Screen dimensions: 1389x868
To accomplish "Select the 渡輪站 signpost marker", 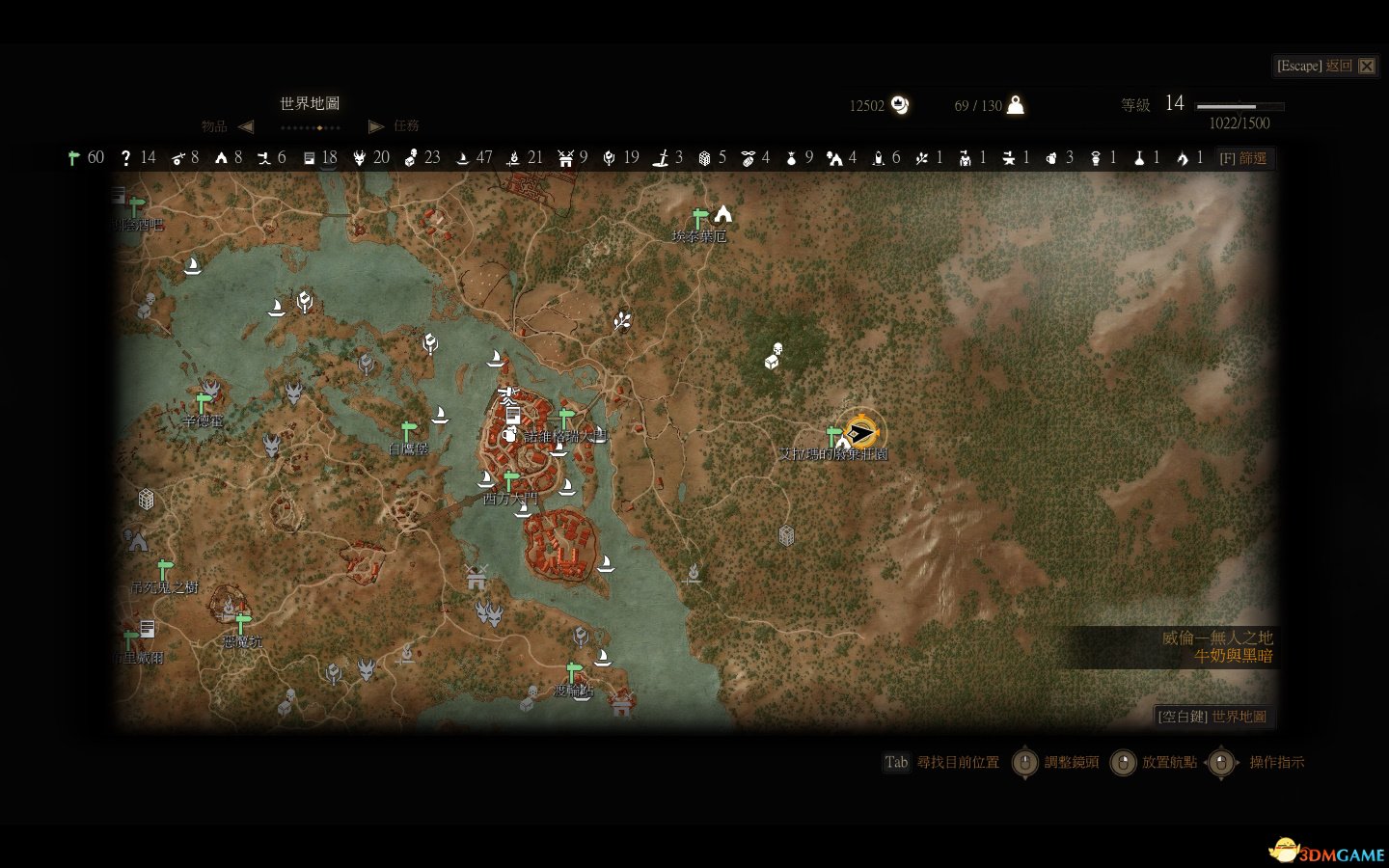I will tap(573, 671).
